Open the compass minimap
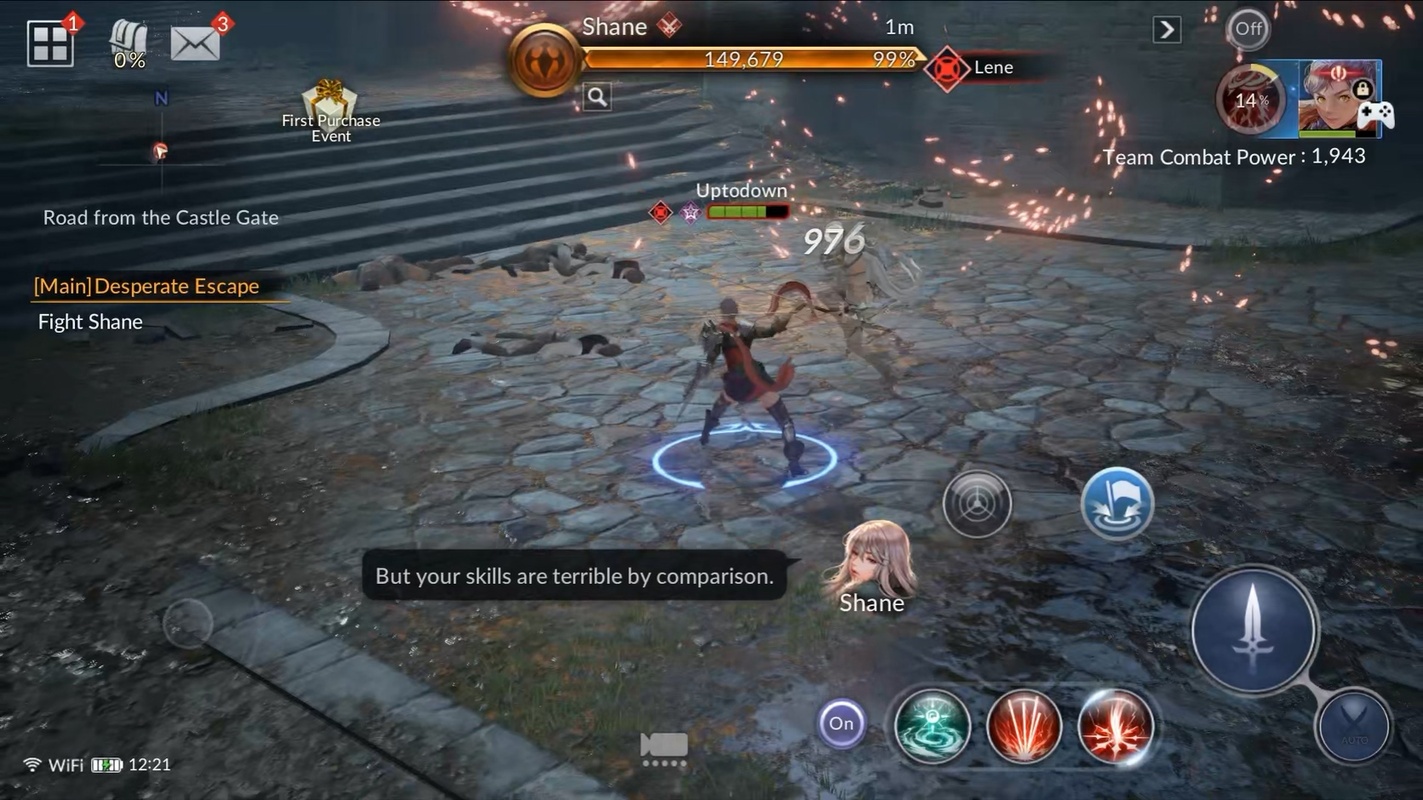 [160, 152]
